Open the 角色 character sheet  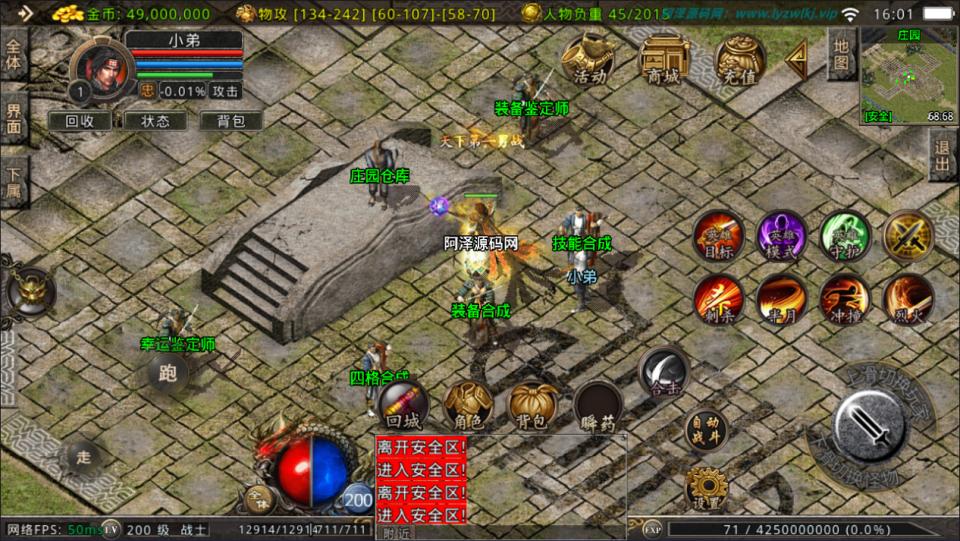pyautogui.click(x=468, y=405)
